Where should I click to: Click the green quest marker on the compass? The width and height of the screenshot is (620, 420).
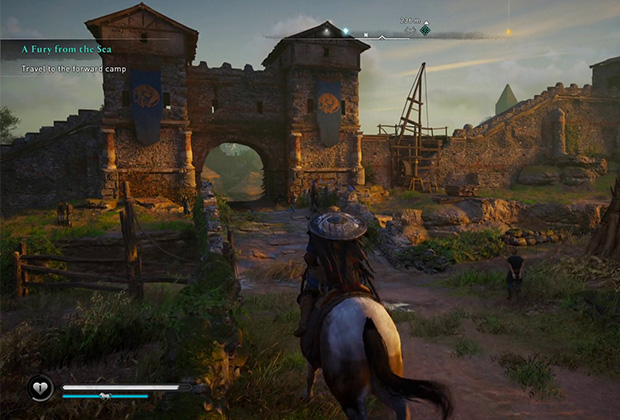425,31
